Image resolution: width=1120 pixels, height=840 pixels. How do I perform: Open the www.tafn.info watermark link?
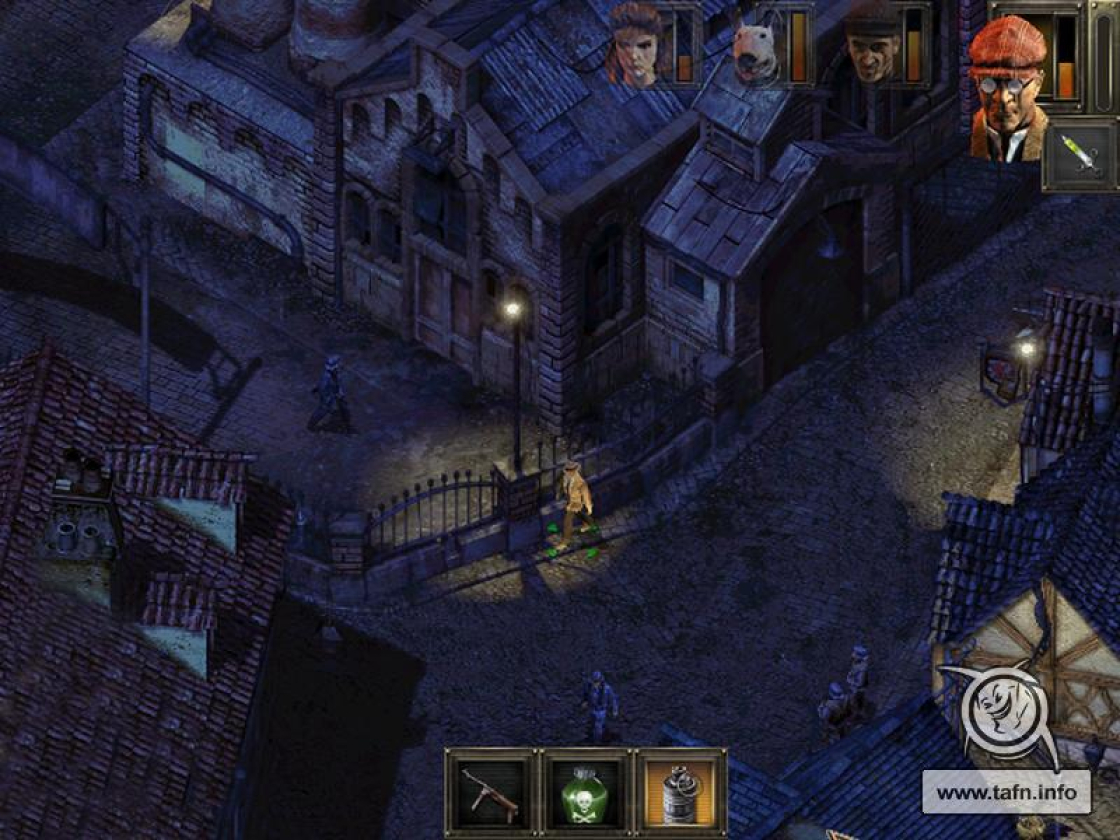pos(1005,793)
